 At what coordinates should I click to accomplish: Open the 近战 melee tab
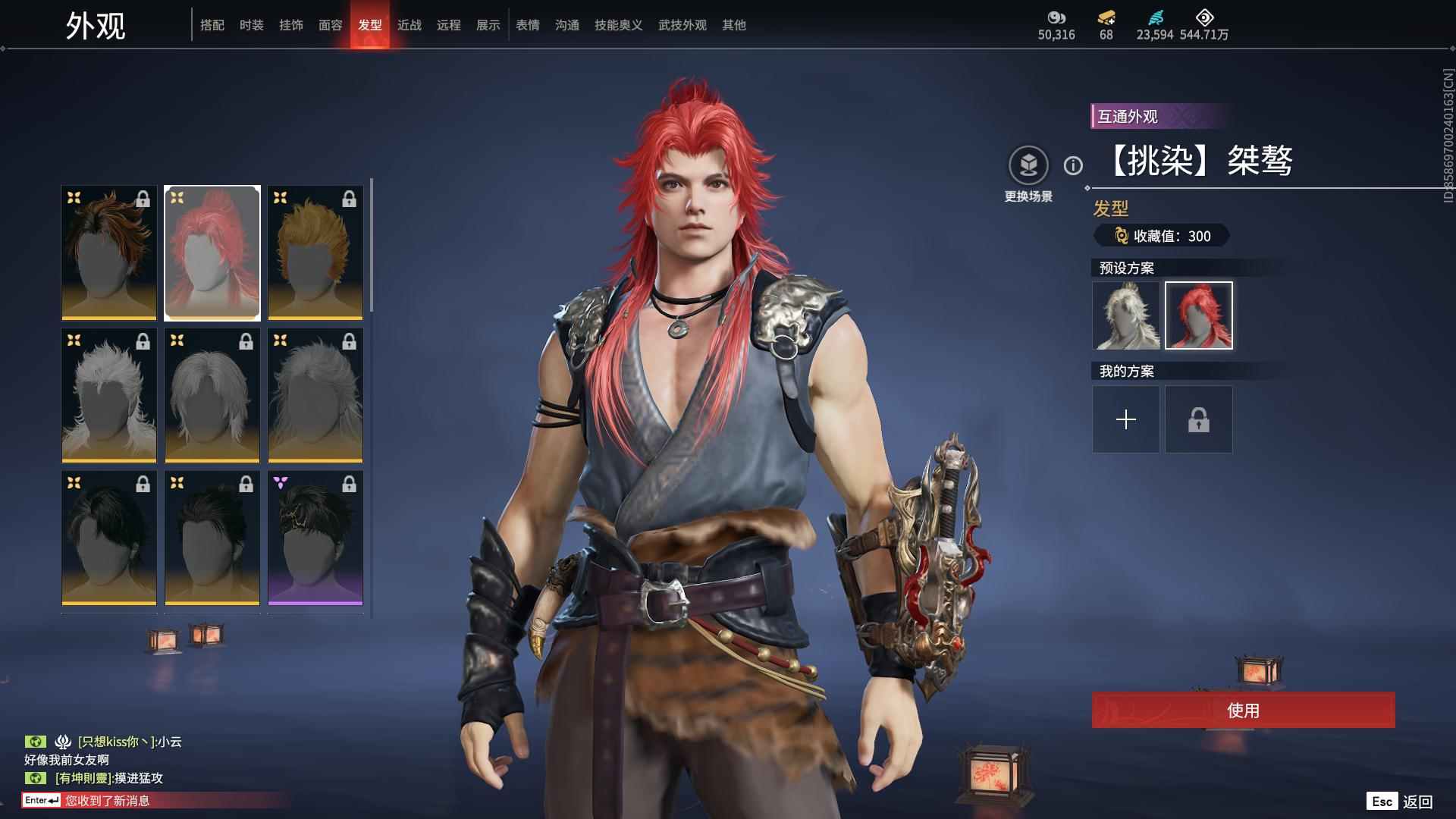[409, 25]
